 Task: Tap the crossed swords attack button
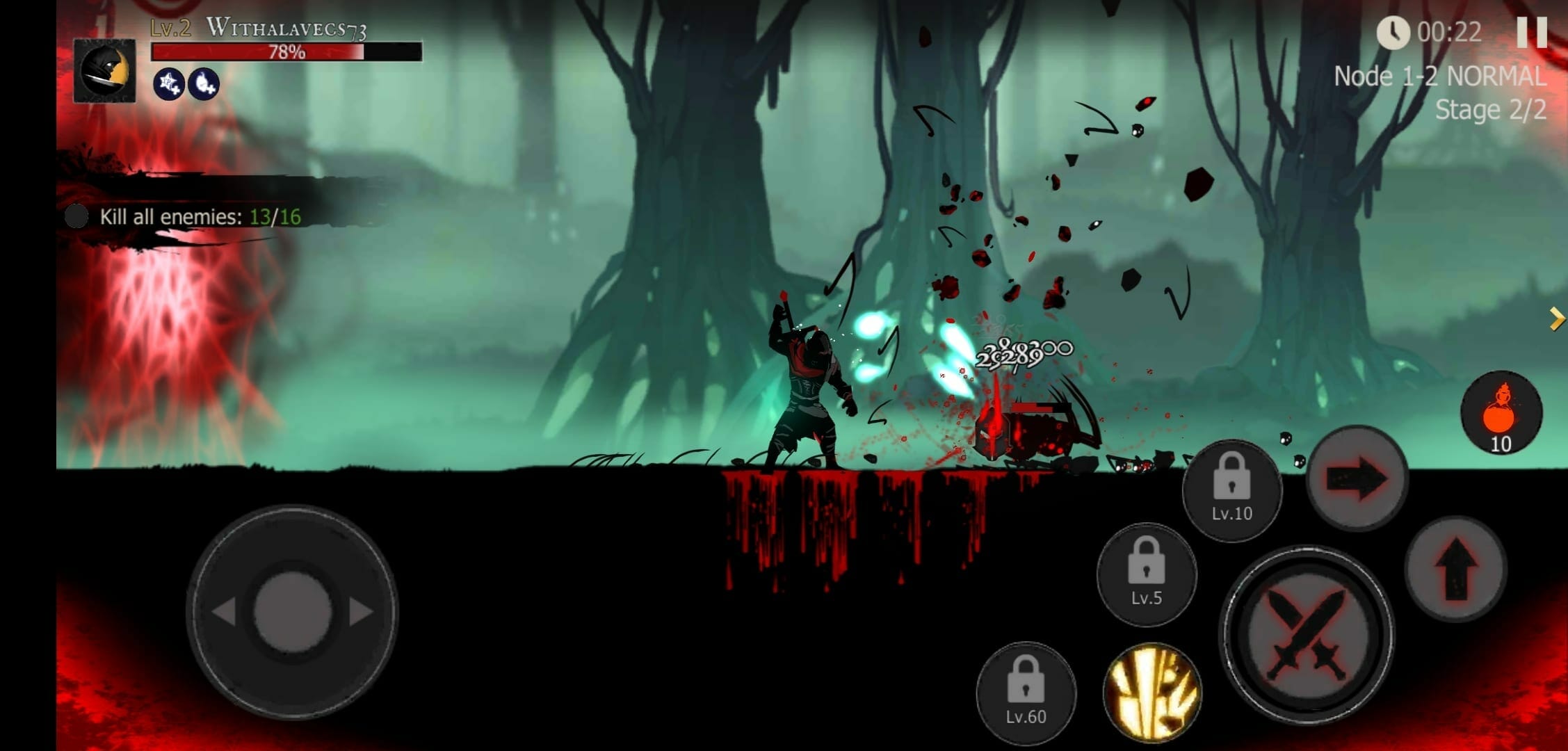tap(1307, 634)
